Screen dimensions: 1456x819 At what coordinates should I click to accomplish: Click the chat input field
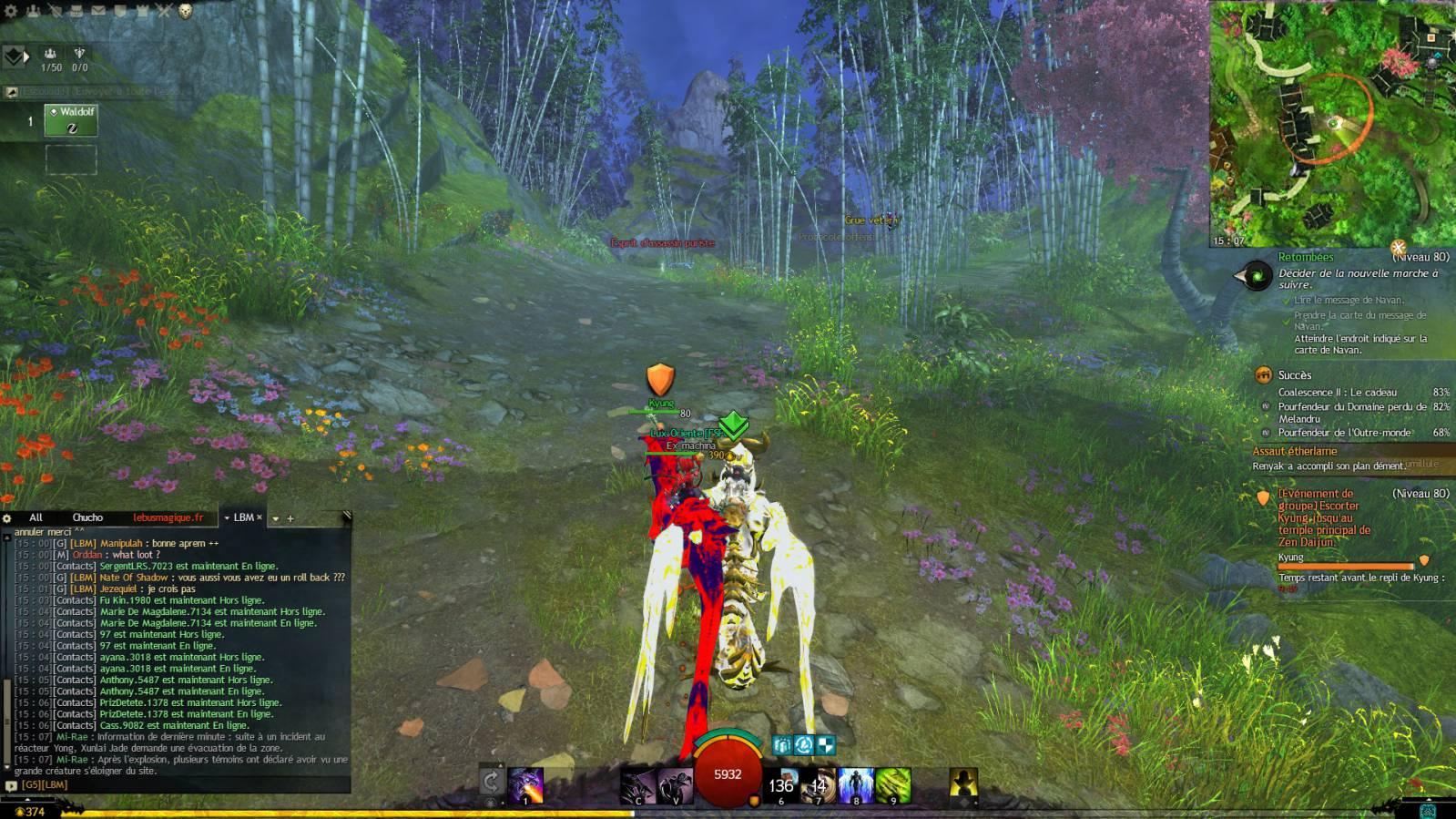click(182, 784)
